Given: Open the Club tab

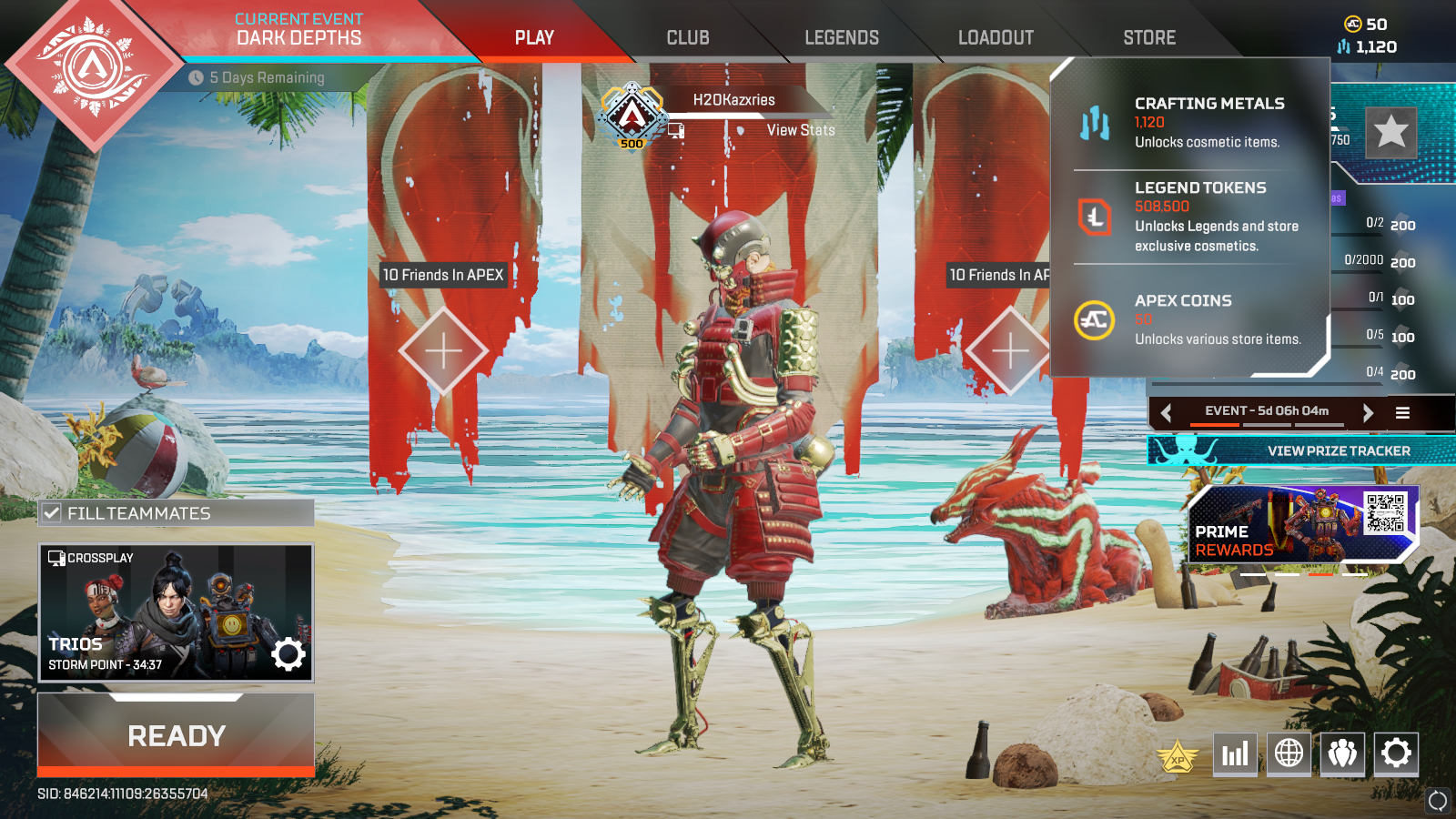Looking at the screenshot, I should coord(688,38).
